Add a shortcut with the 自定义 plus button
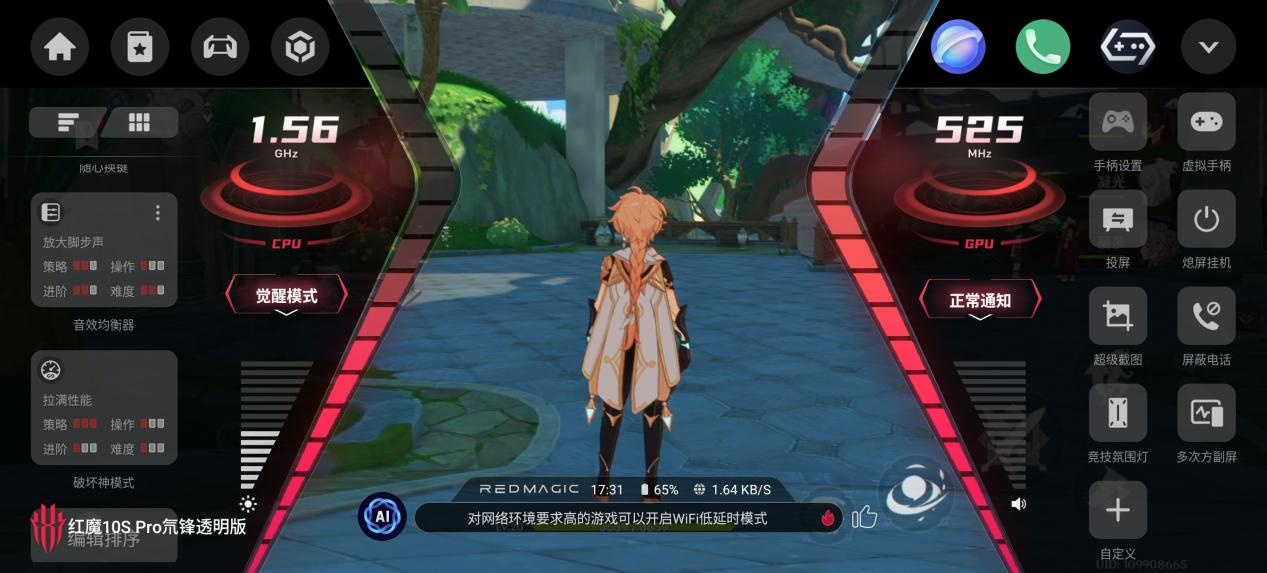This screenshot has width=1267, height=573. coord(1117,510)
